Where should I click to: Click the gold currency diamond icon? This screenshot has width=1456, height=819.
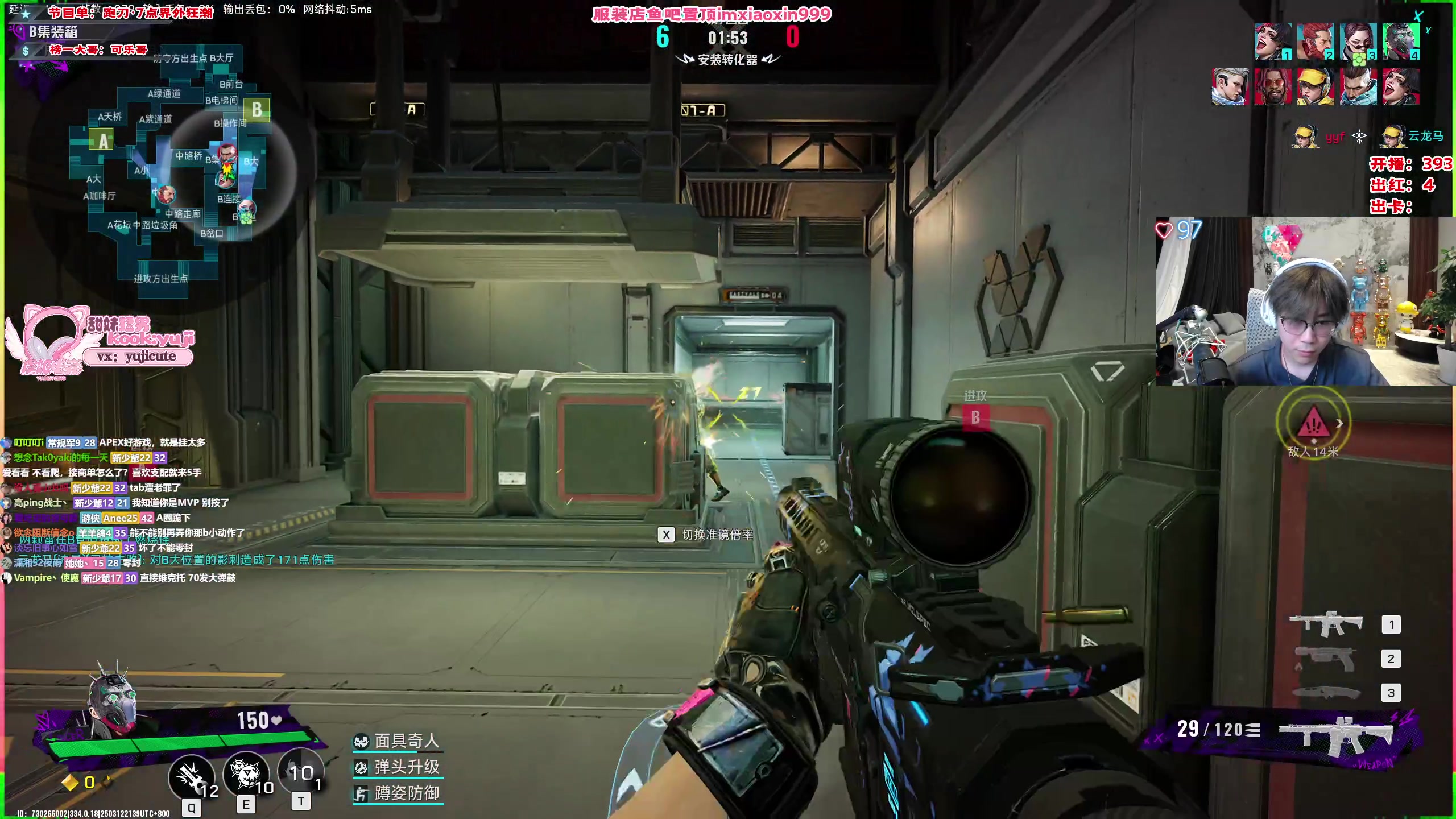71,783
